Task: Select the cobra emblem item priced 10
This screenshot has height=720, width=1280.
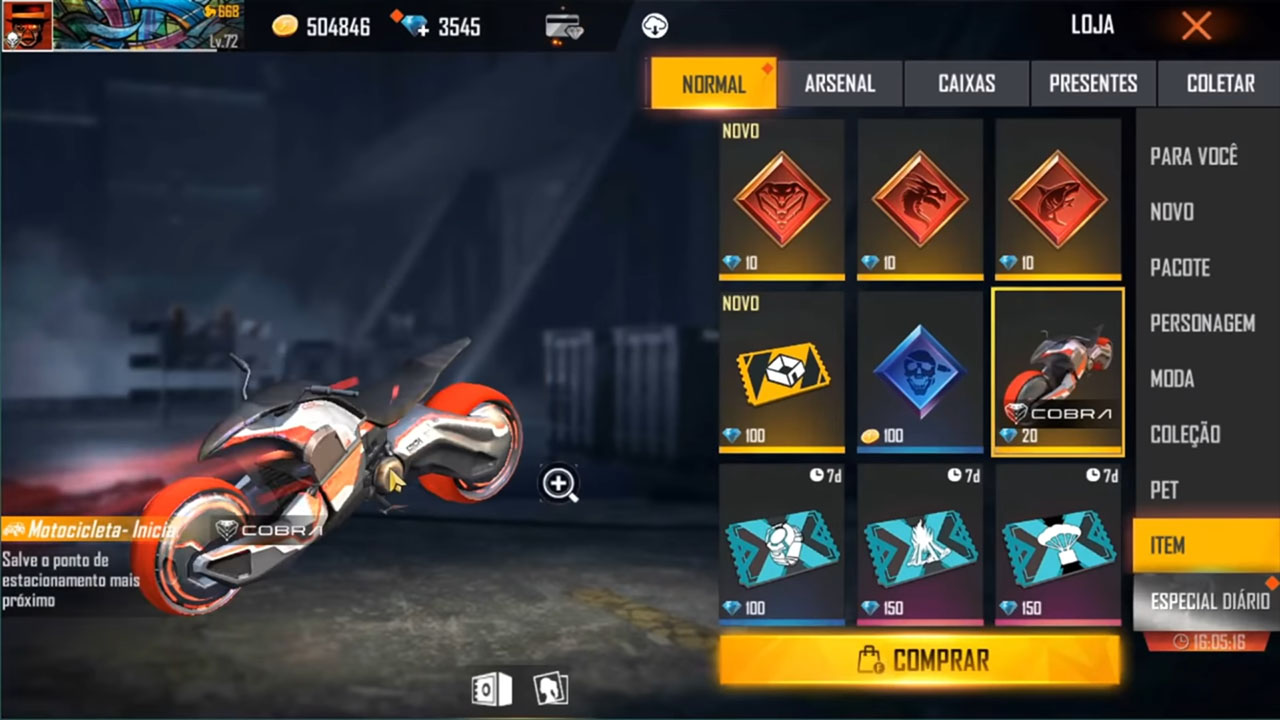Action: (x=781, y=200)
